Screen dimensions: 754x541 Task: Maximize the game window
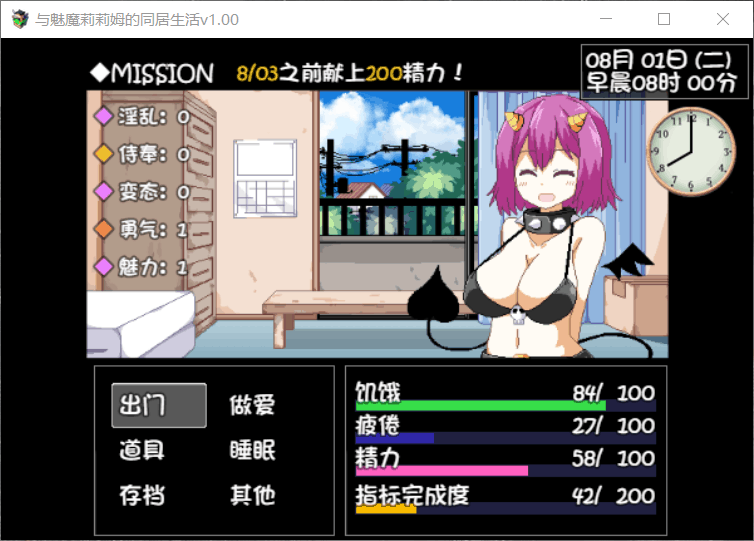pyautogui.click(x=664, y=19)
